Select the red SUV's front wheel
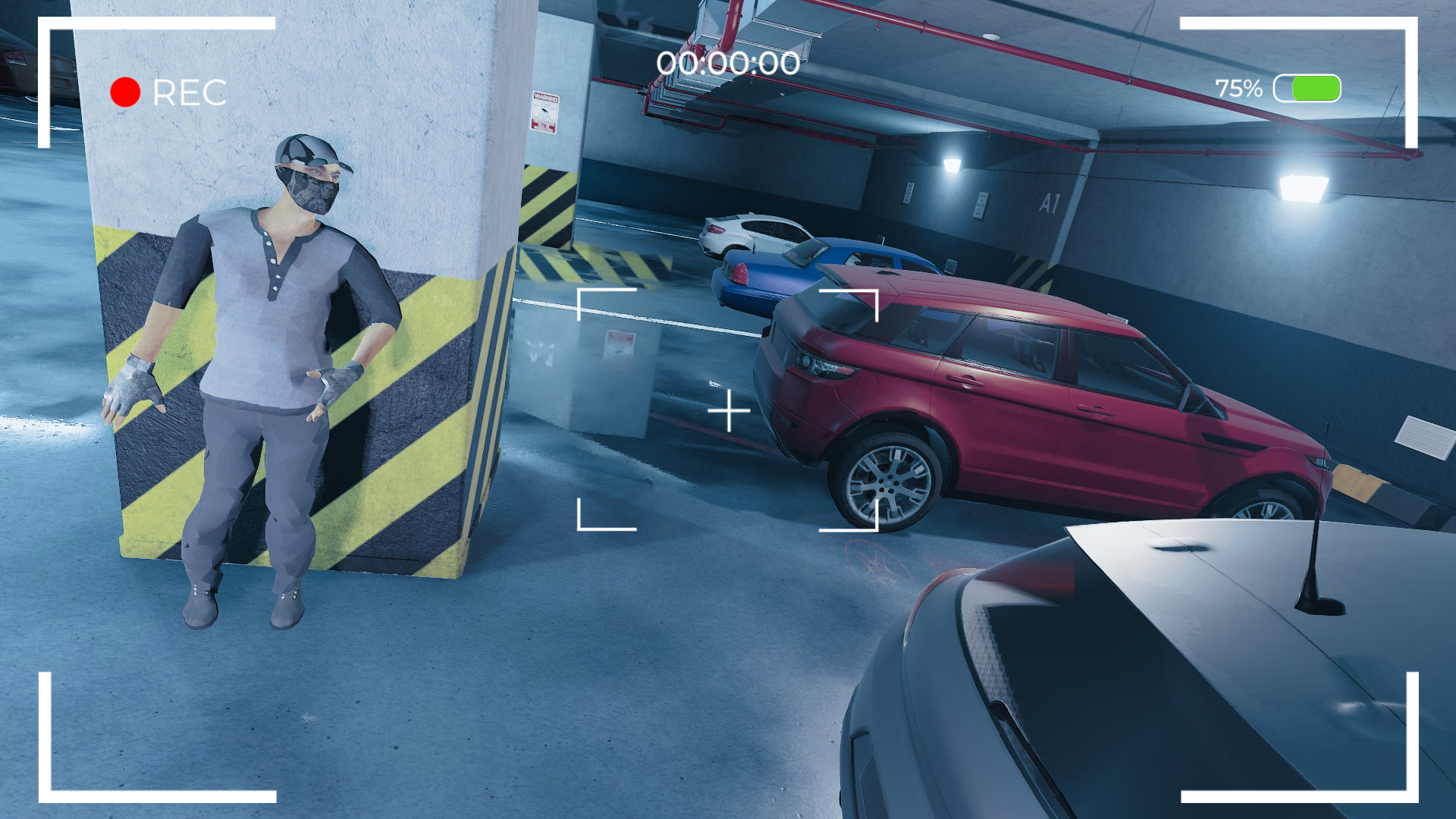Viewport: 1456px width, 819px height. 889,480
